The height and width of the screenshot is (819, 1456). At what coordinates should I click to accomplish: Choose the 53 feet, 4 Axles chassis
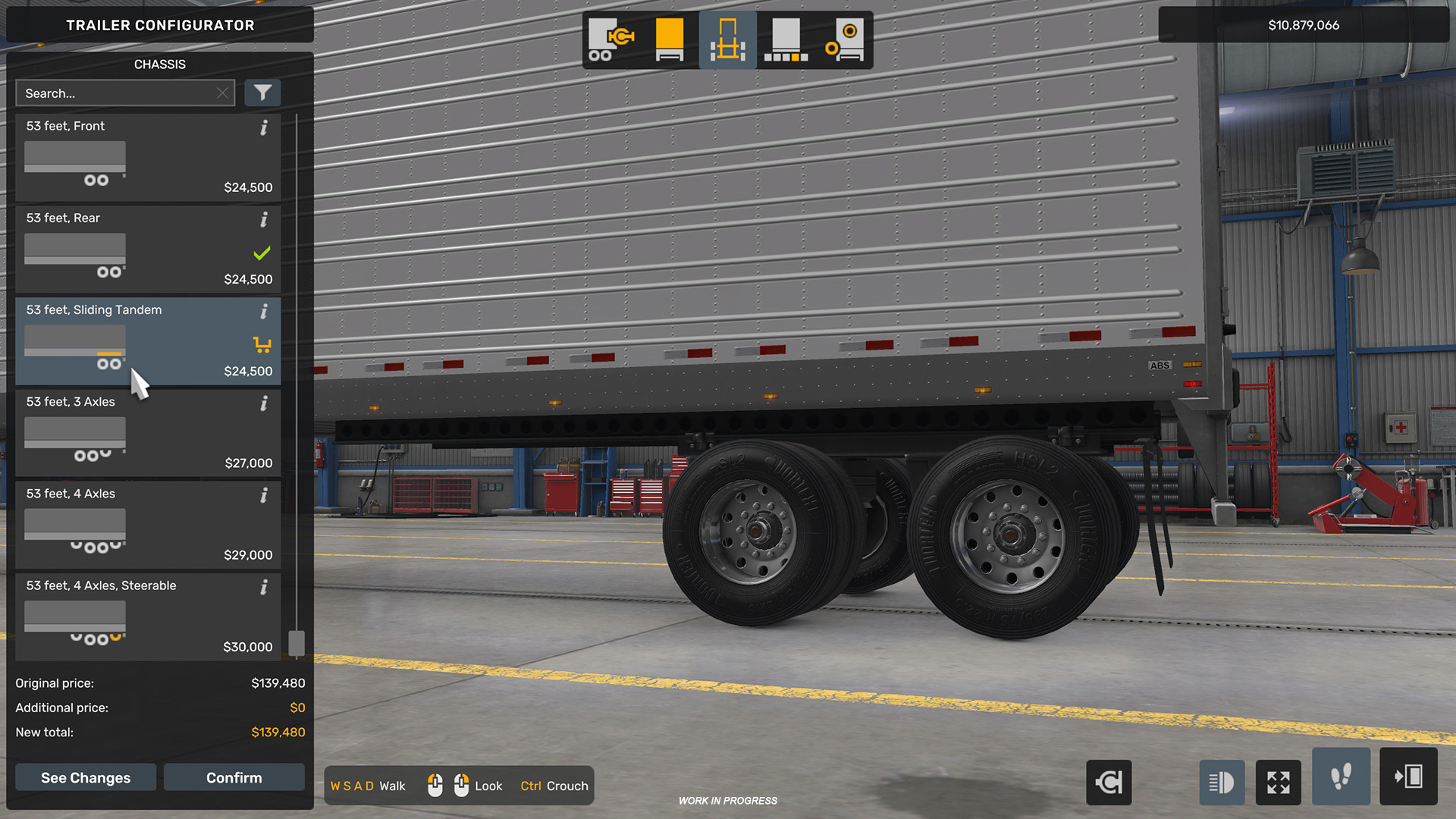pyautogui.click(x=148, y=525)
